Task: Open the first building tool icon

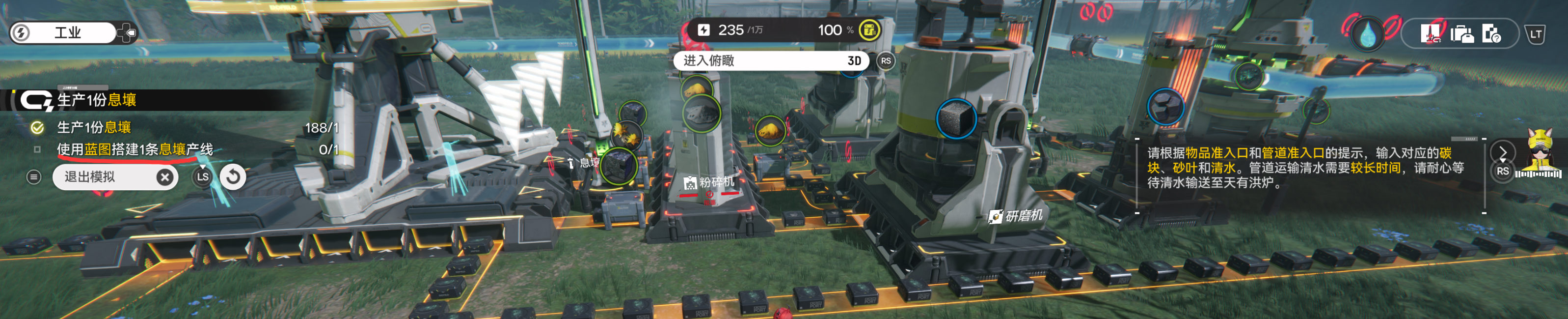Action: (x=1430, y=33)
